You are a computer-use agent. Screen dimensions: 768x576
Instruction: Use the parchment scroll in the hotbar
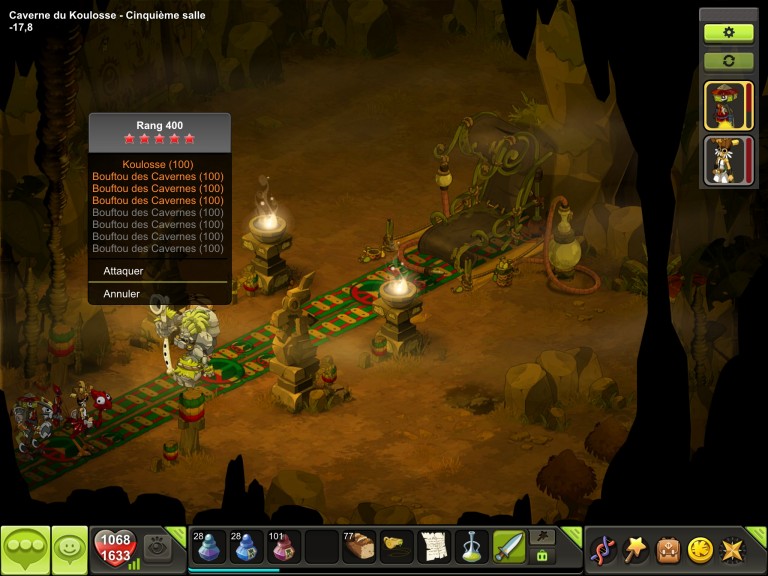(434, 547)
